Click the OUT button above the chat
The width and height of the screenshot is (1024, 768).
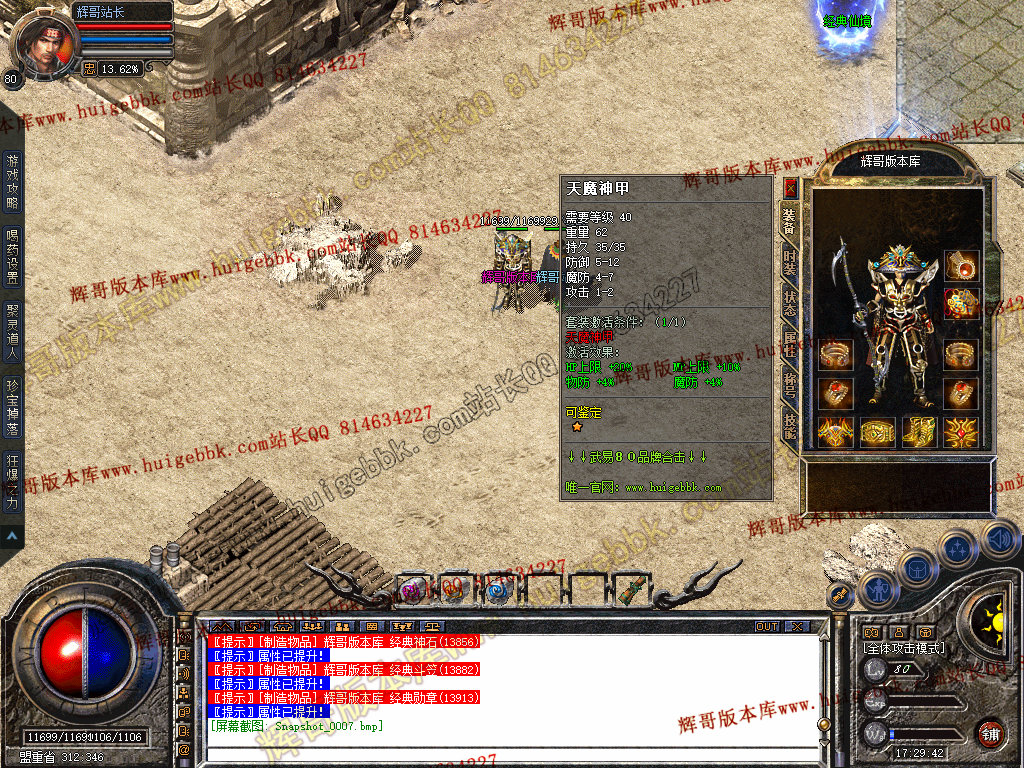[766, 627]
